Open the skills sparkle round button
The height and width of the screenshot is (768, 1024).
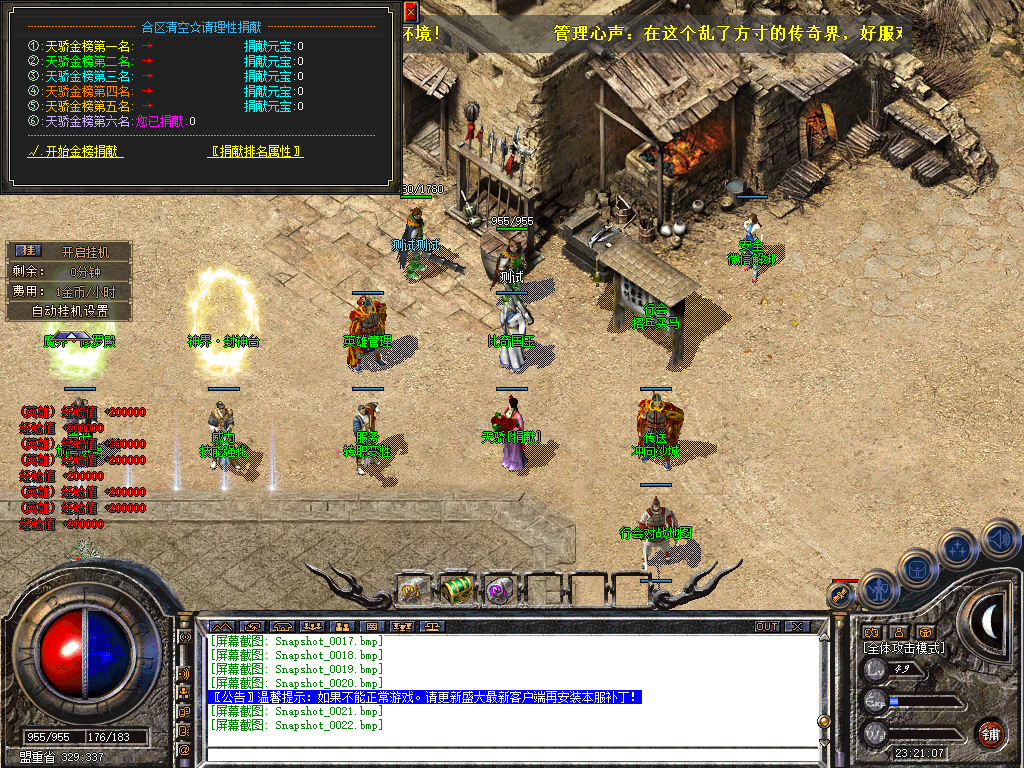click(x=957, y=549)
